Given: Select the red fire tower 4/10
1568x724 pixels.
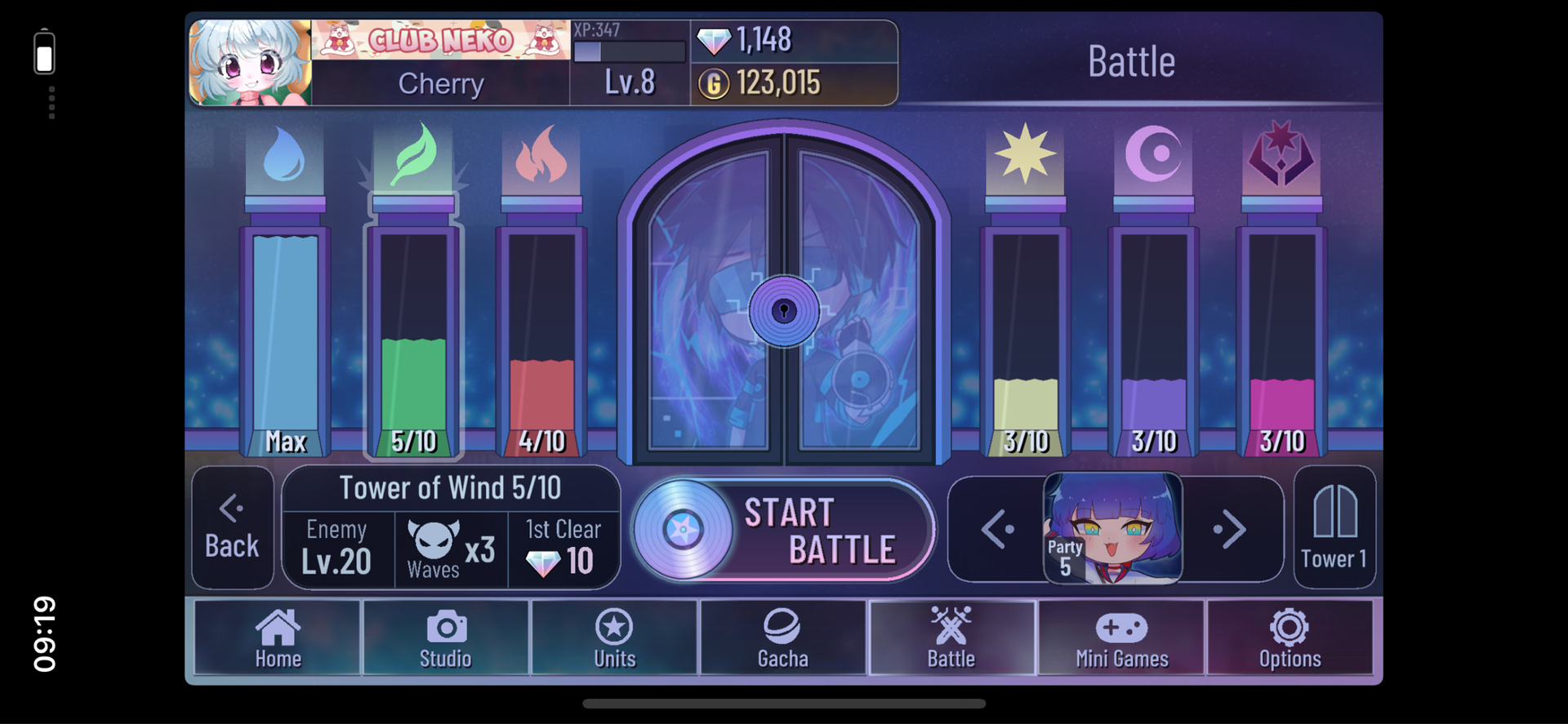Looking at the screenshot, I should point(542,326).
